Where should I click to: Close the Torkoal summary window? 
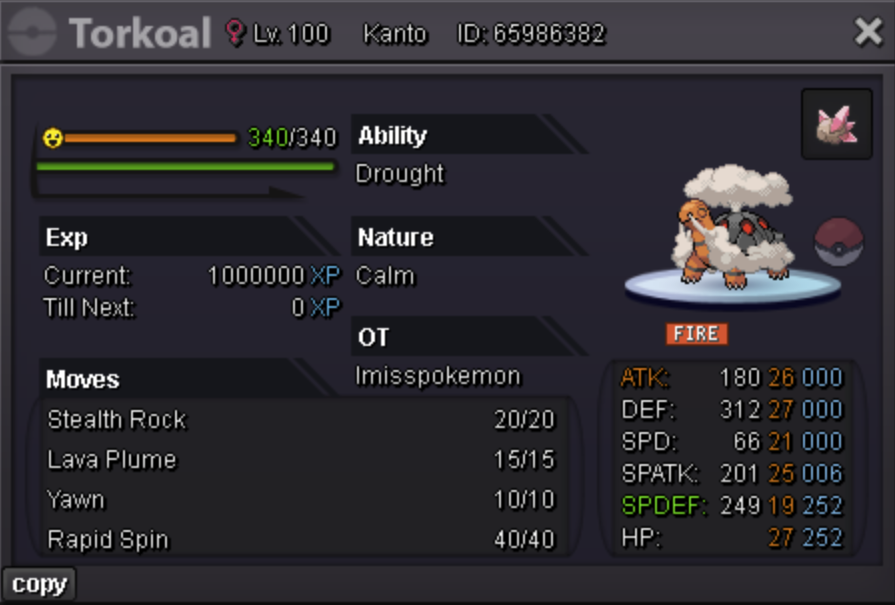point(867,33)
